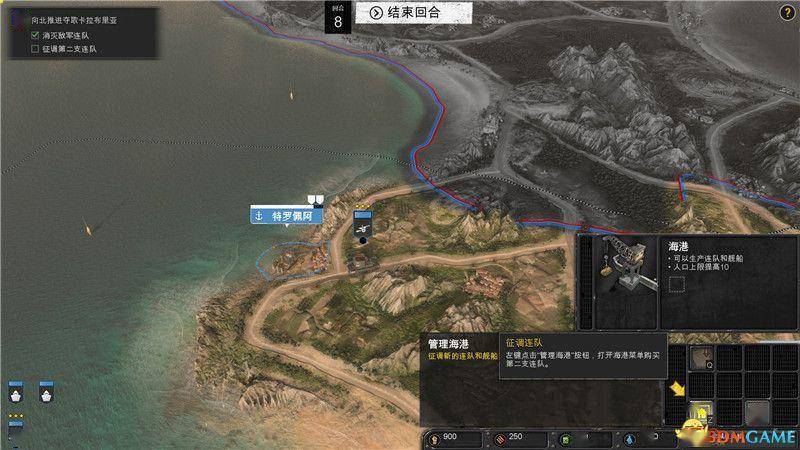800x450 pixels.
Task: Toggle the 消灭敌军连队 objective checkbox
Action: [x=37, y=34]
